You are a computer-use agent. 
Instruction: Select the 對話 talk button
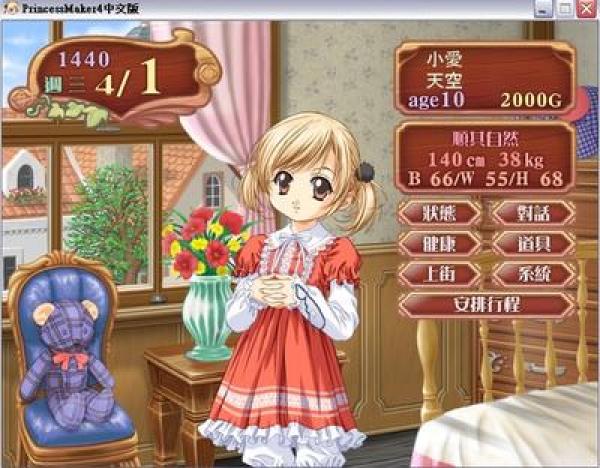click(533, 213)
